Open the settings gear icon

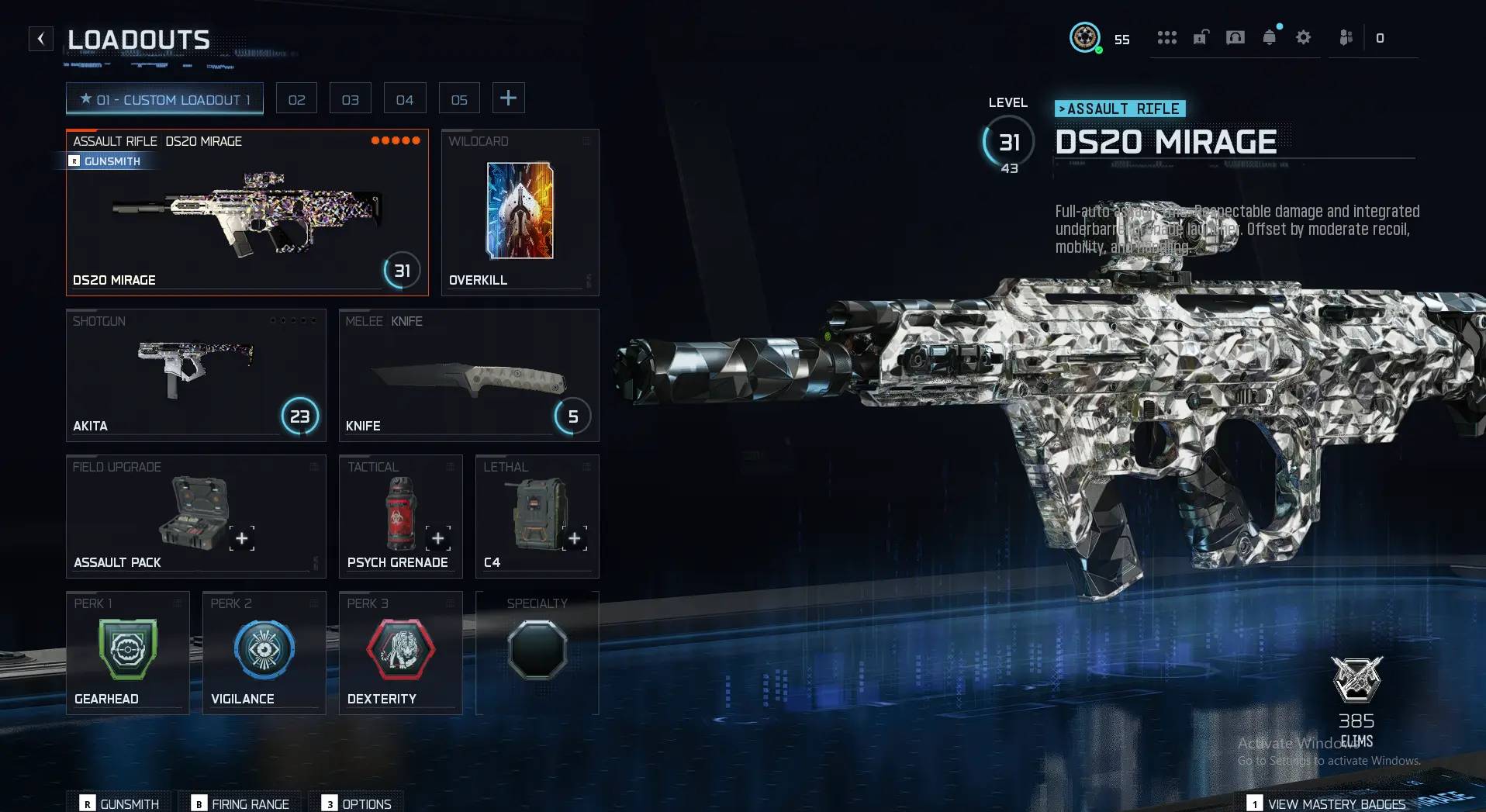[x=1304, y=37]
